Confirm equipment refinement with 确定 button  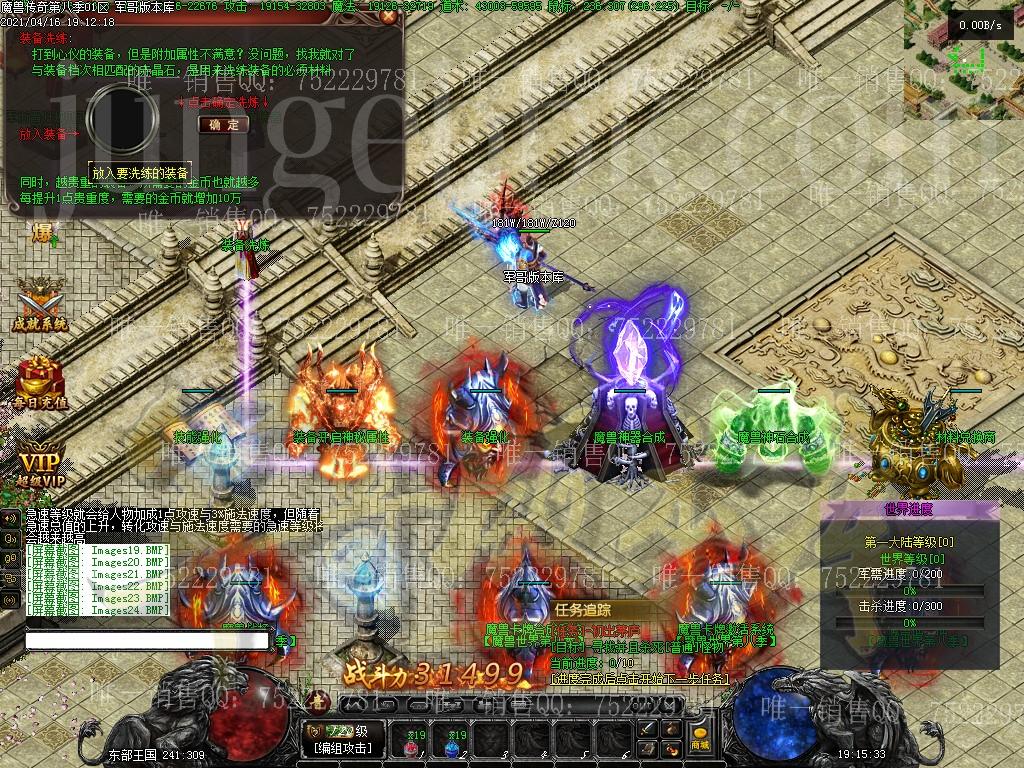tap(224, 125)
